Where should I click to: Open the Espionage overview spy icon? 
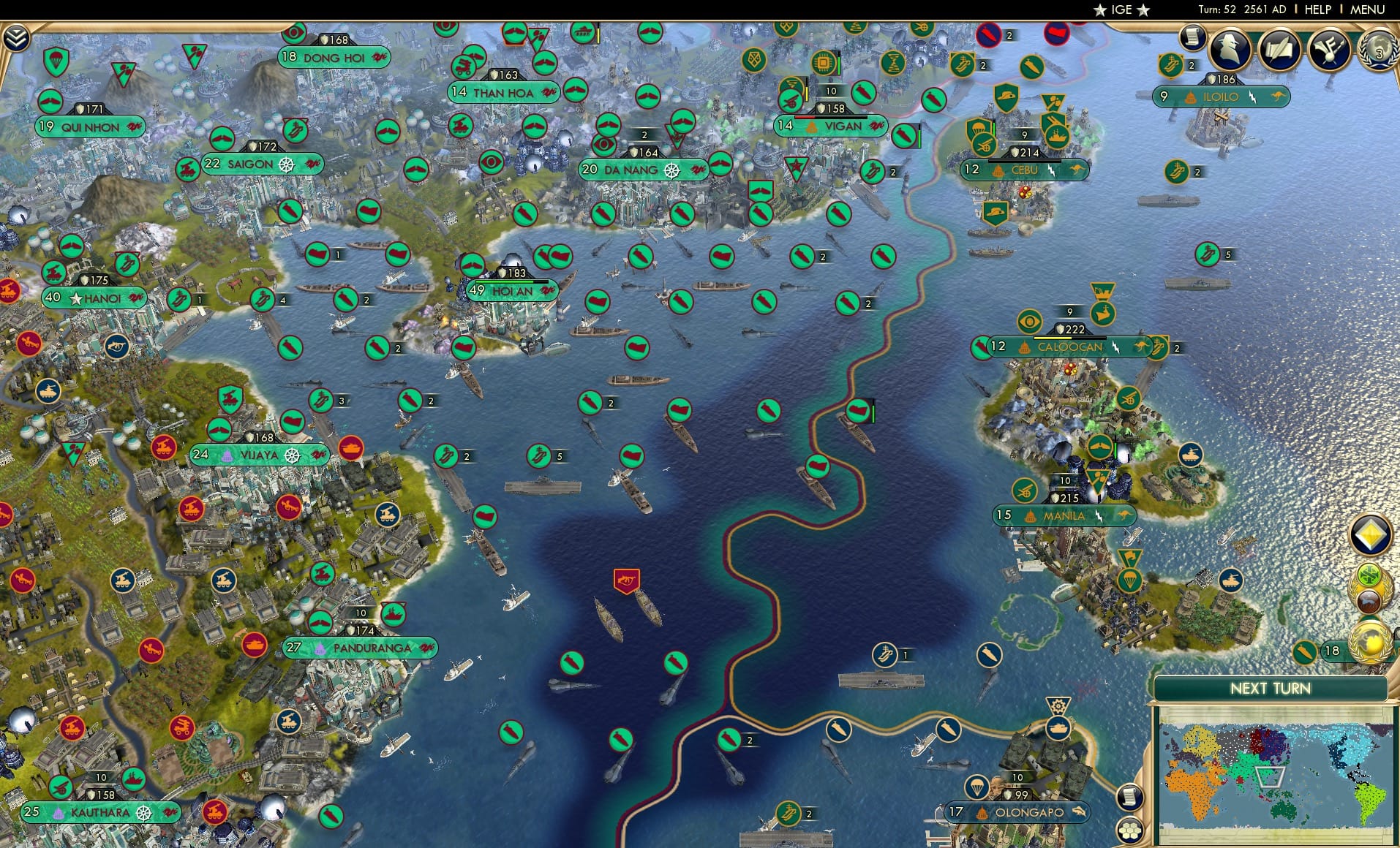1231,50
